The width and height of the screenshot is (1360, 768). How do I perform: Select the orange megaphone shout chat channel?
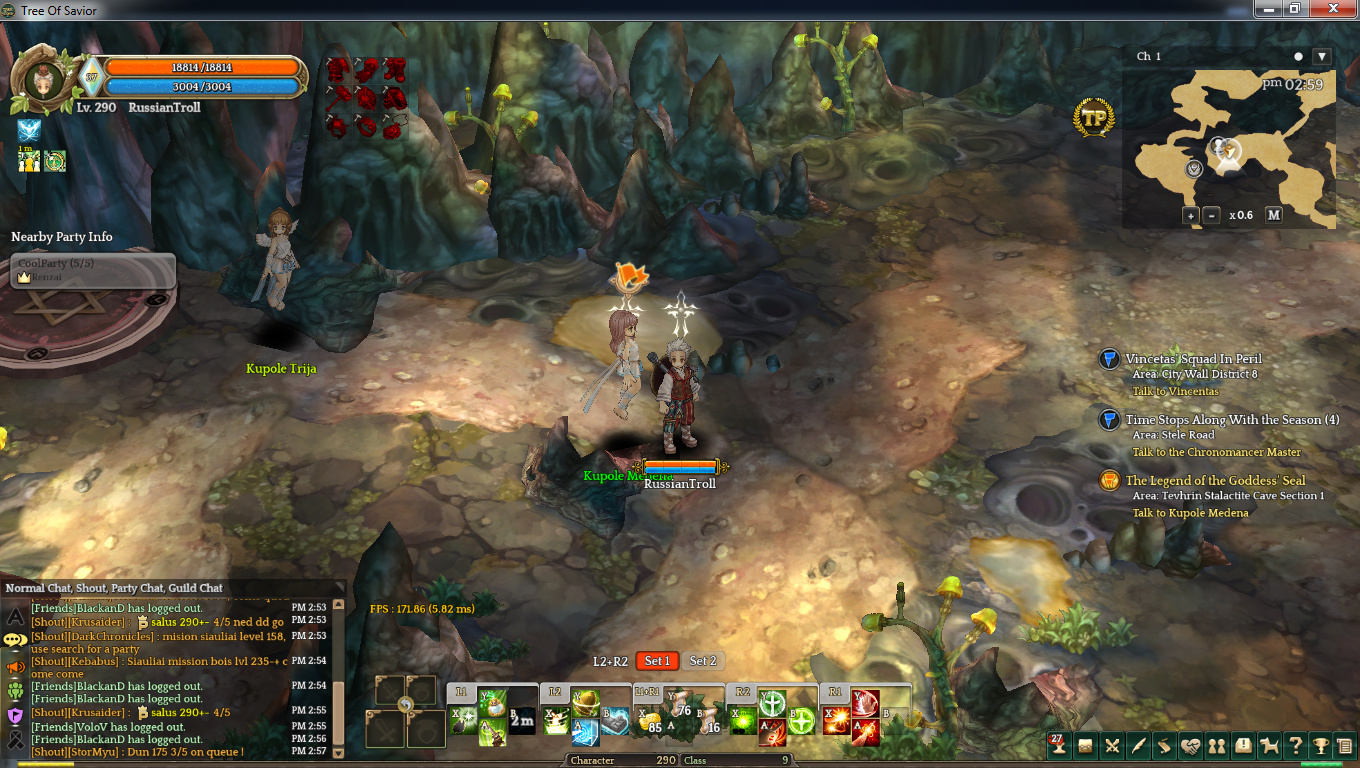click(x=15, y=667)
